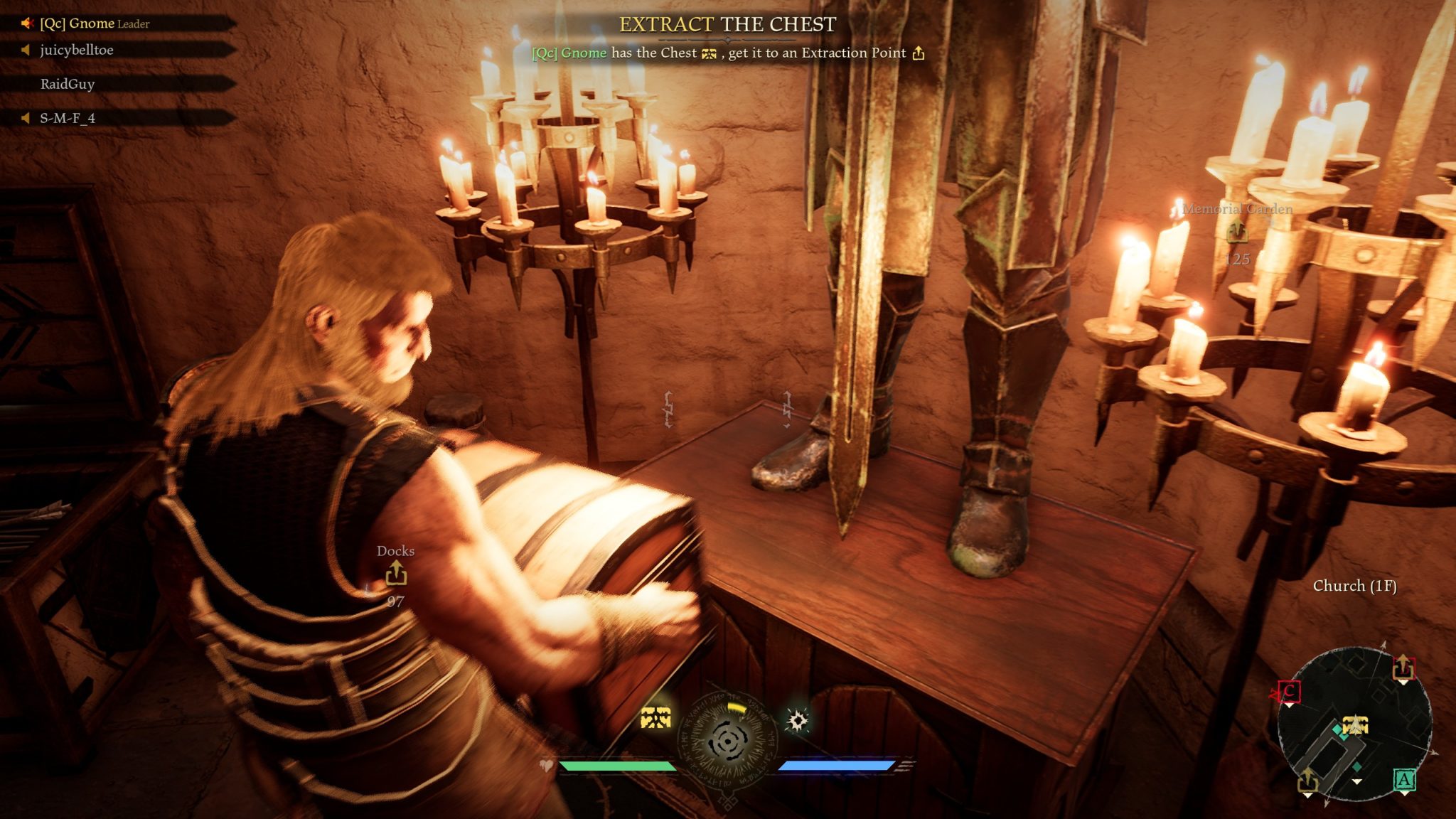The width and height of the screenshot is (1456, 819).
Task: Activate the central circular rune ability
Action: 727,741
